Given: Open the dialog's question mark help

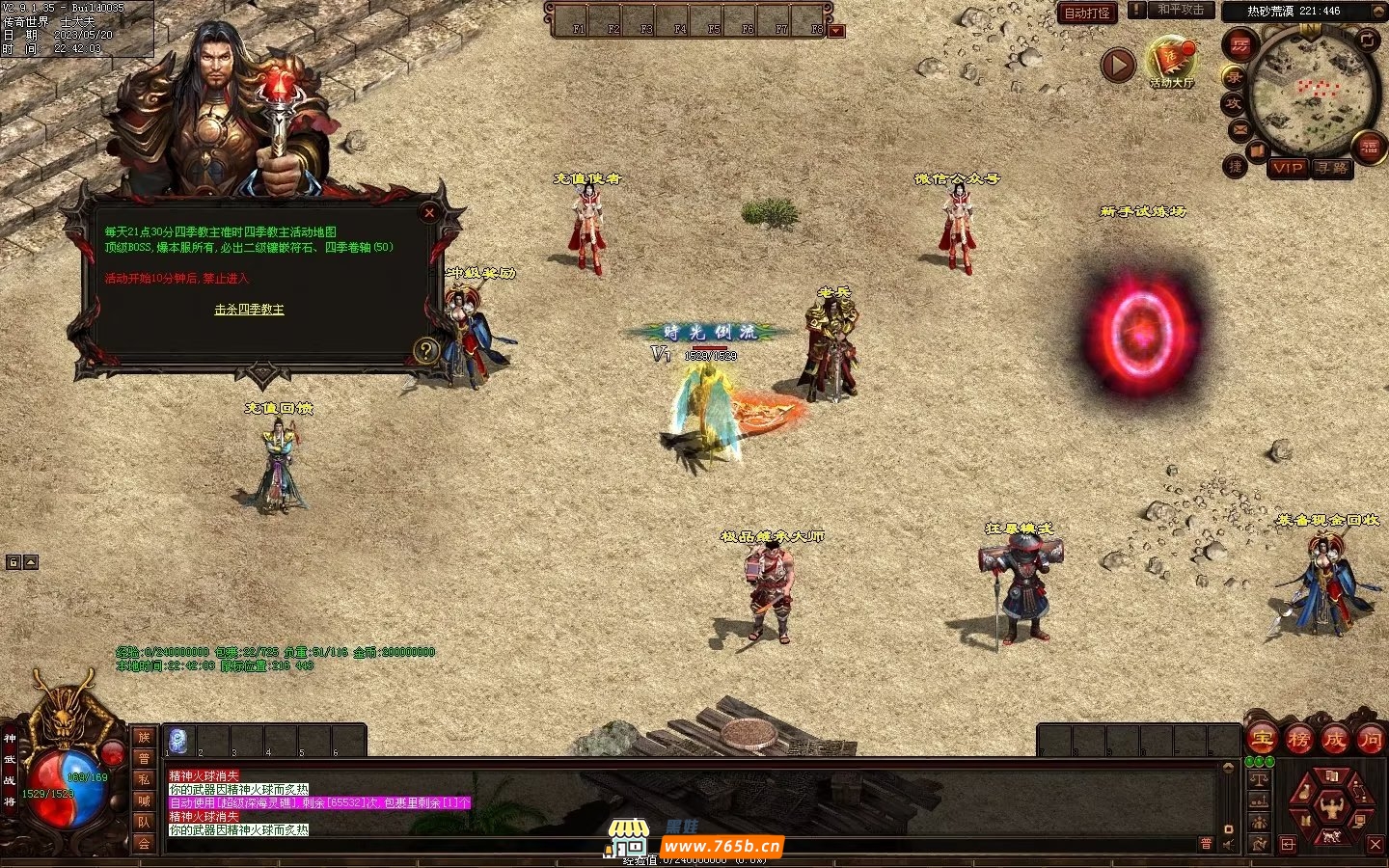Looking at the screenshot, I should (426, 351).
